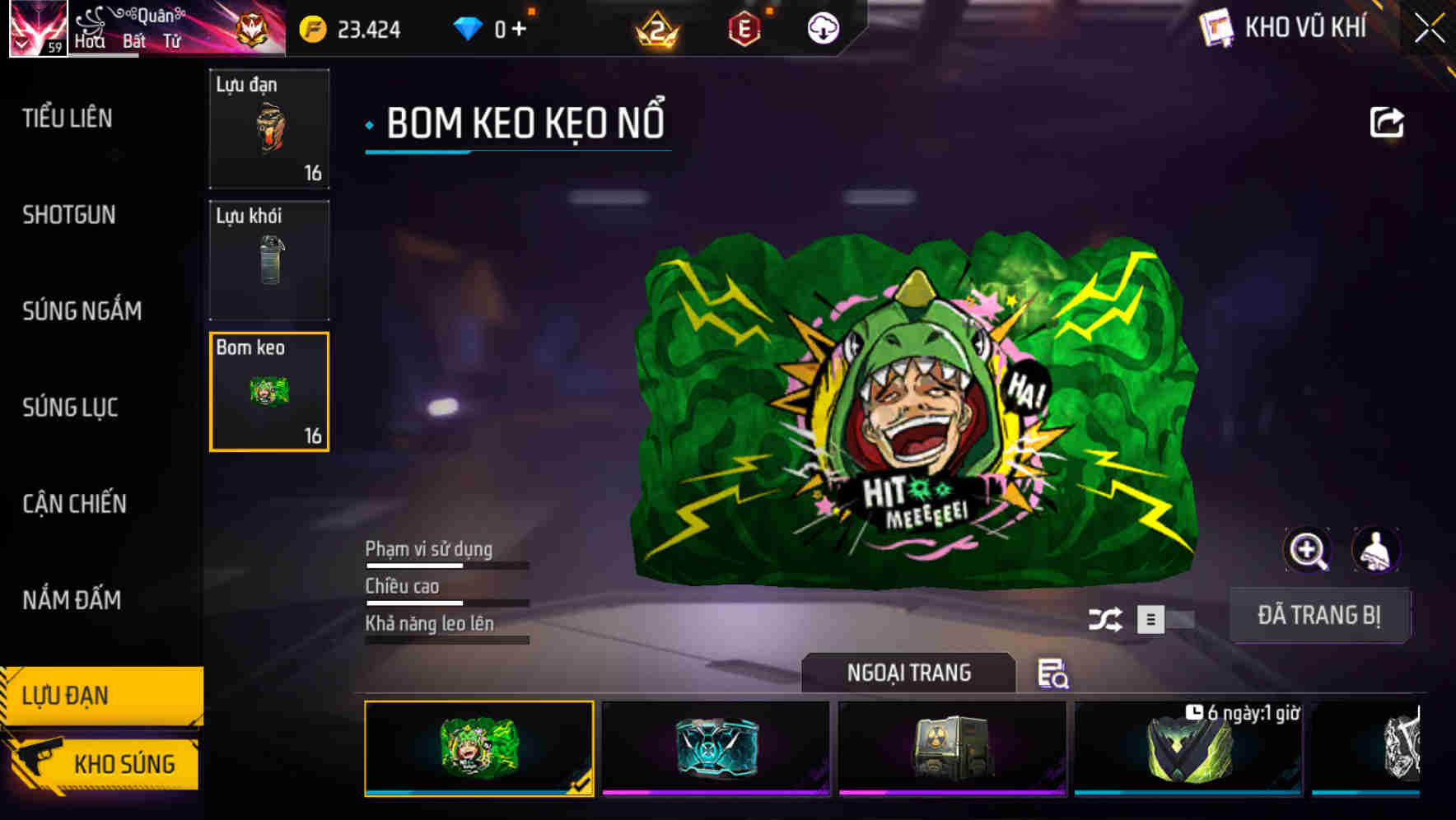1456x820 pixels.
Task: Open the share icon for Bom Keo Kẹo Nổ
Action: pos(1388,122)
